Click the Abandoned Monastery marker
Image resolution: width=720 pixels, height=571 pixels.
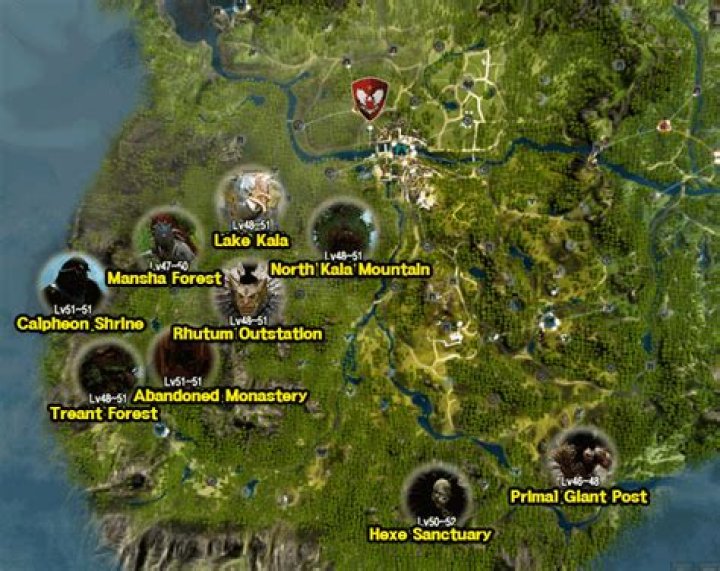click(183, 356)
